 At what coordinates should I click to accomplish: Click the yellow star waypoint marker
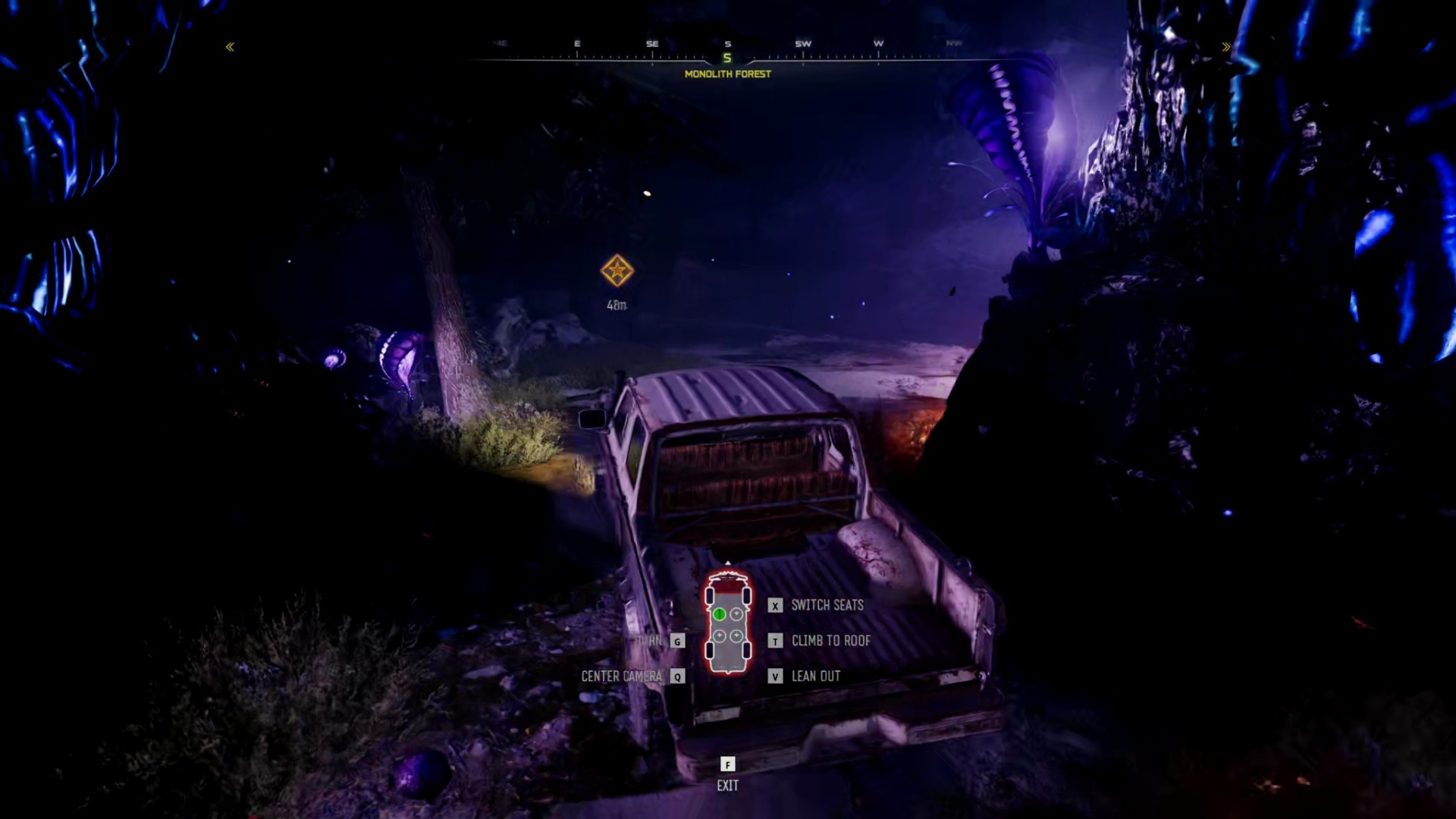[617, 270]
